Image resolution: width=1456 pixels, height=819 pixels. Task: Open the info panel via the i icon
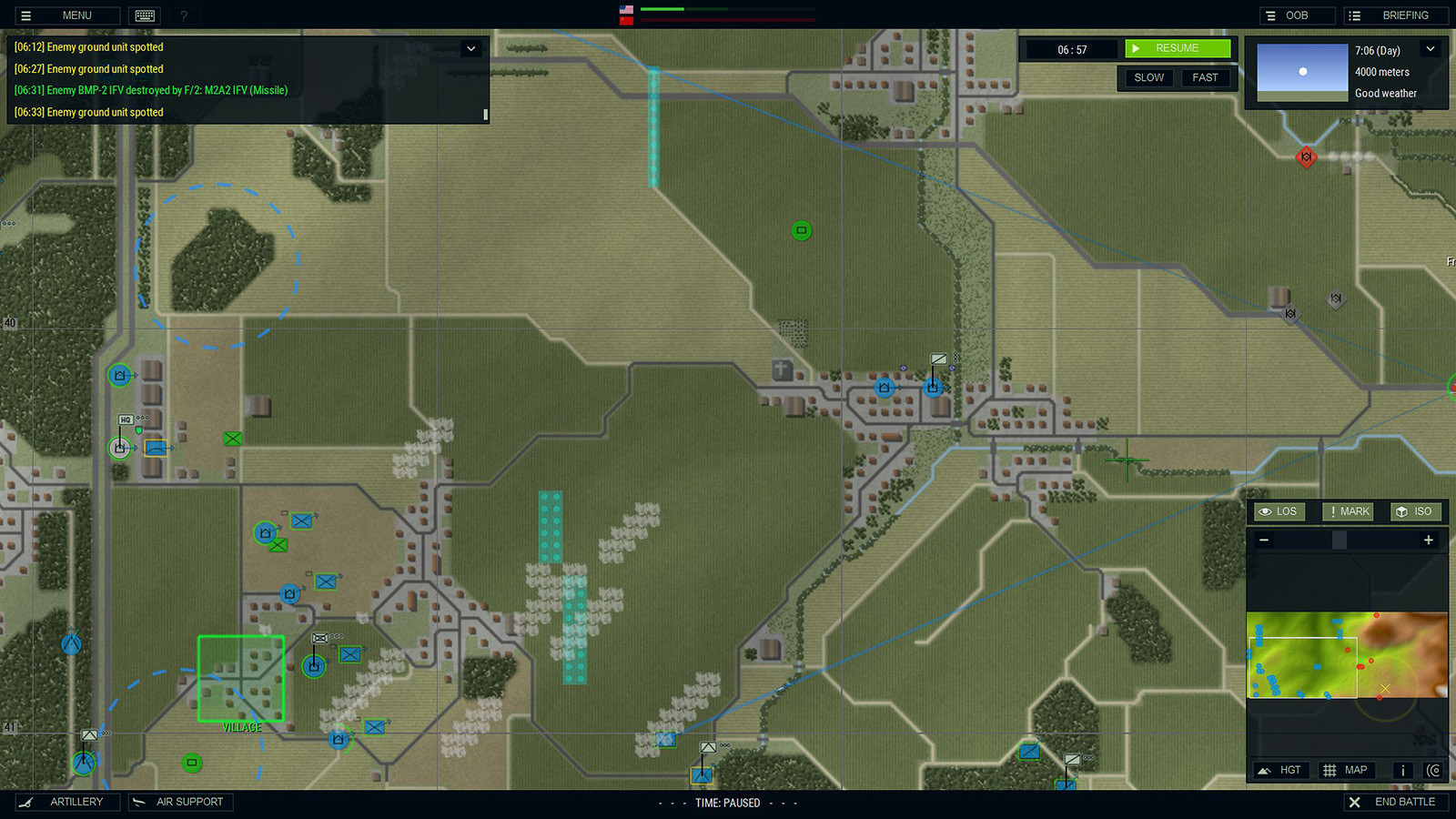[1402, 770]
